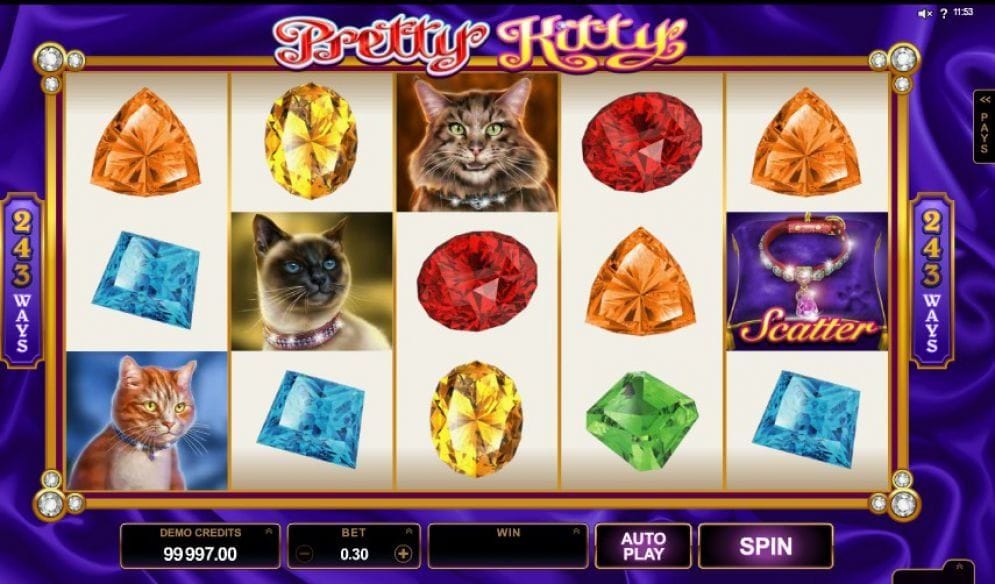Viewport: 995px width, 584px height.
Task: Expand the Win panel arrow
Action: [577, 532]
